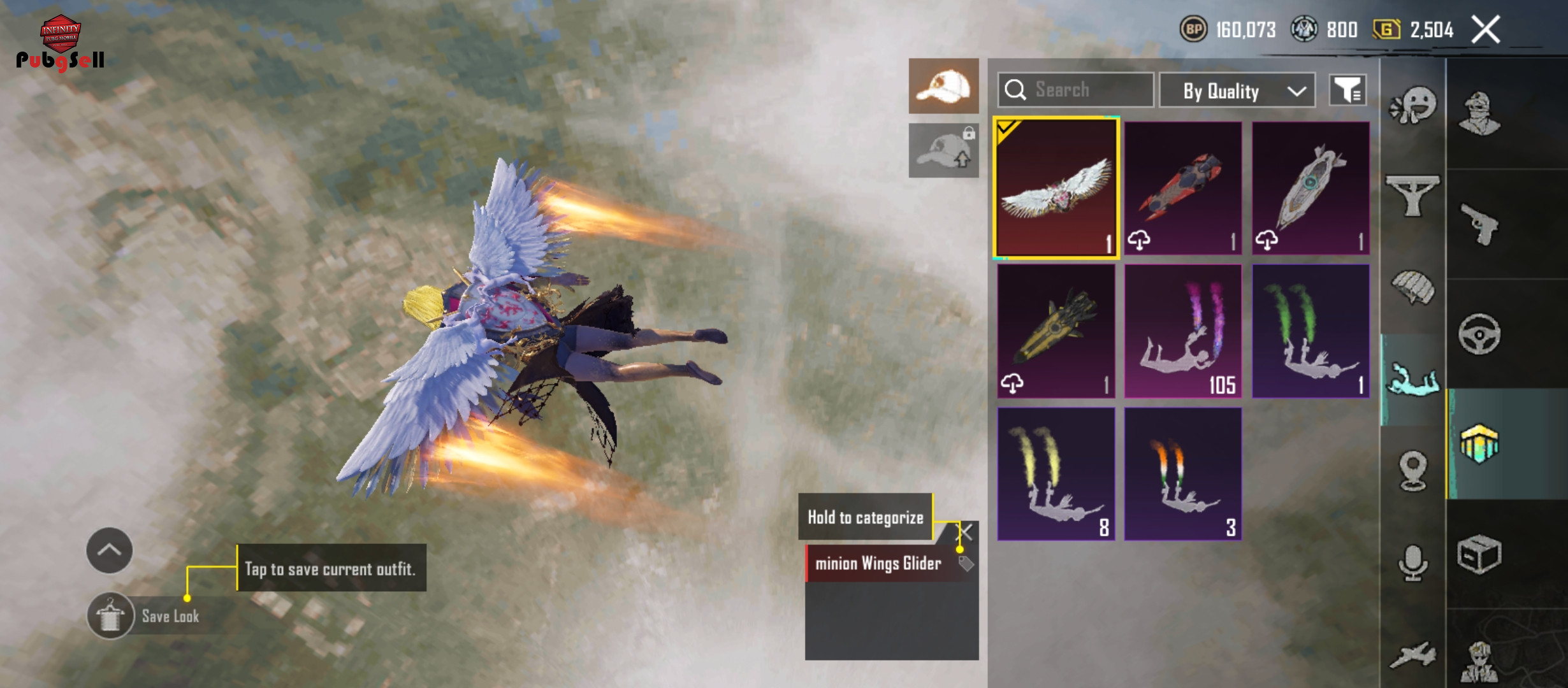Pick the gold and black glider item
Screen dimensions: 1568x688
[1056, 331]
